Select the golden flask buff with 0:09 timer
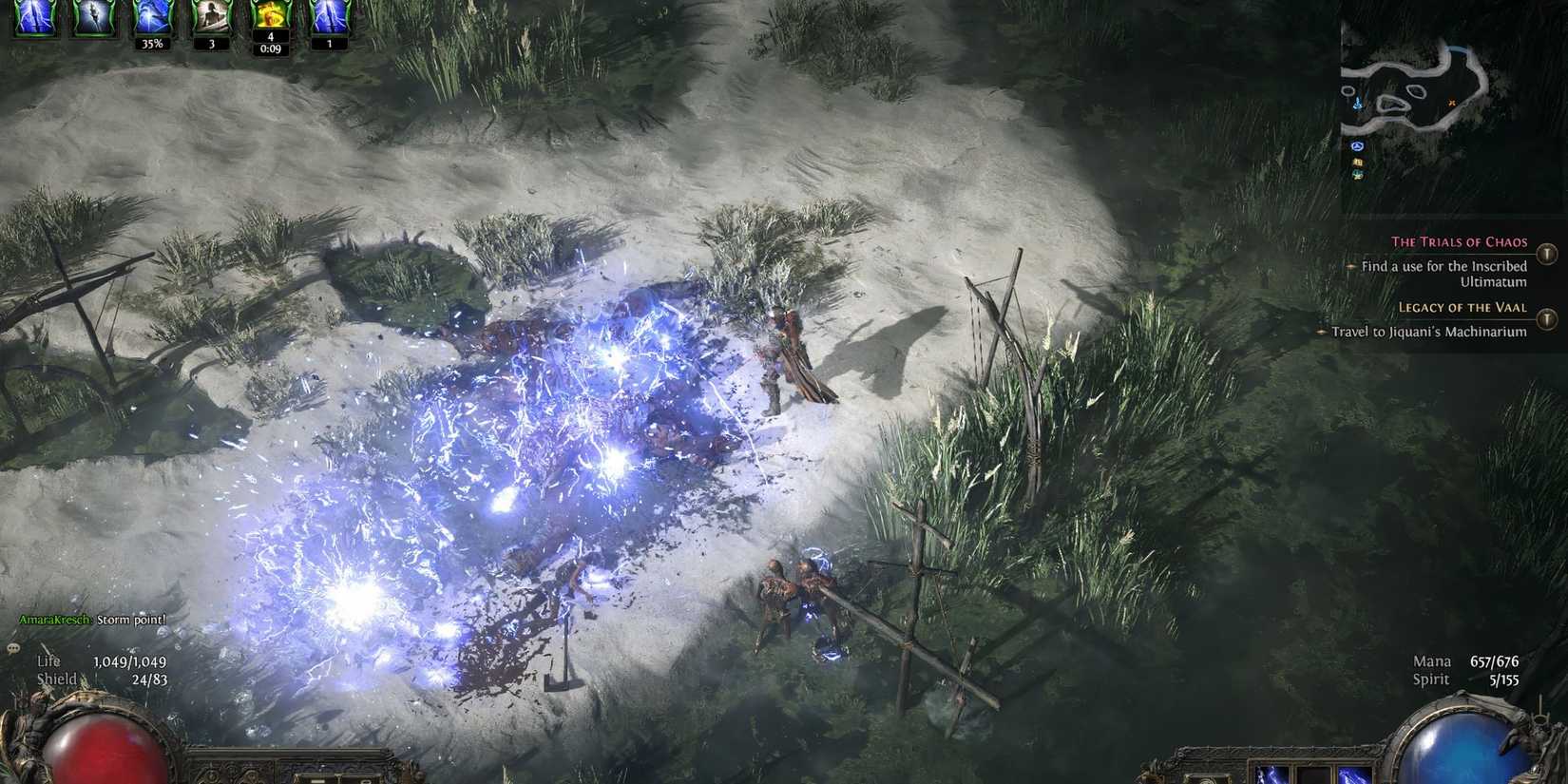1568x784 pixels. tap(273, 16)
